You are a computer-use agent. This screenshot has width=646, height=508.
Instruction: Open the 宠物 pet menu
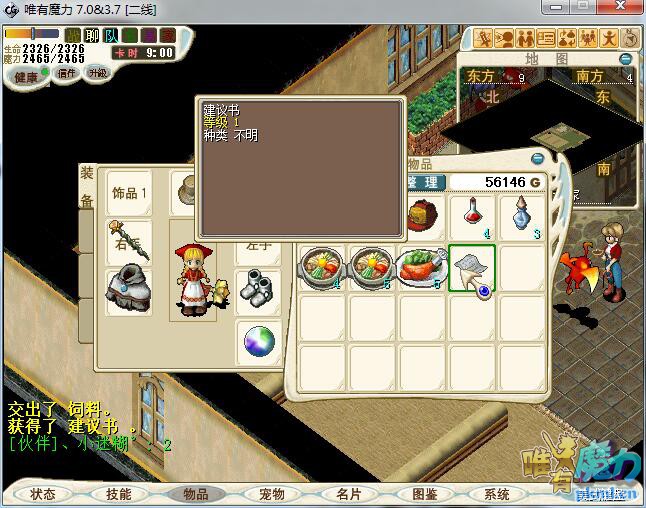[x=271, y=494]
